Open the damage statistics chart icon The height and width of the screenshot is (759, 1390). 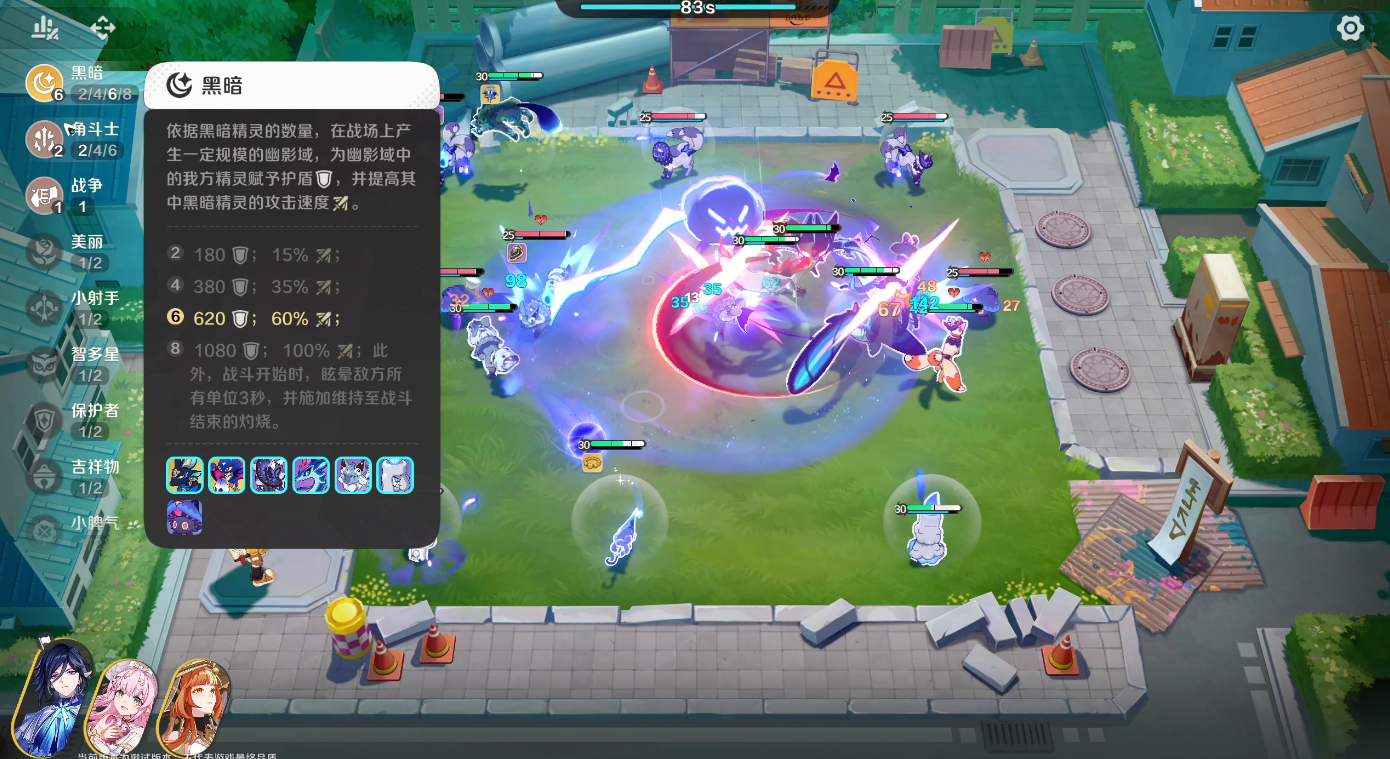pyautogui.click(x=44, y=28)
